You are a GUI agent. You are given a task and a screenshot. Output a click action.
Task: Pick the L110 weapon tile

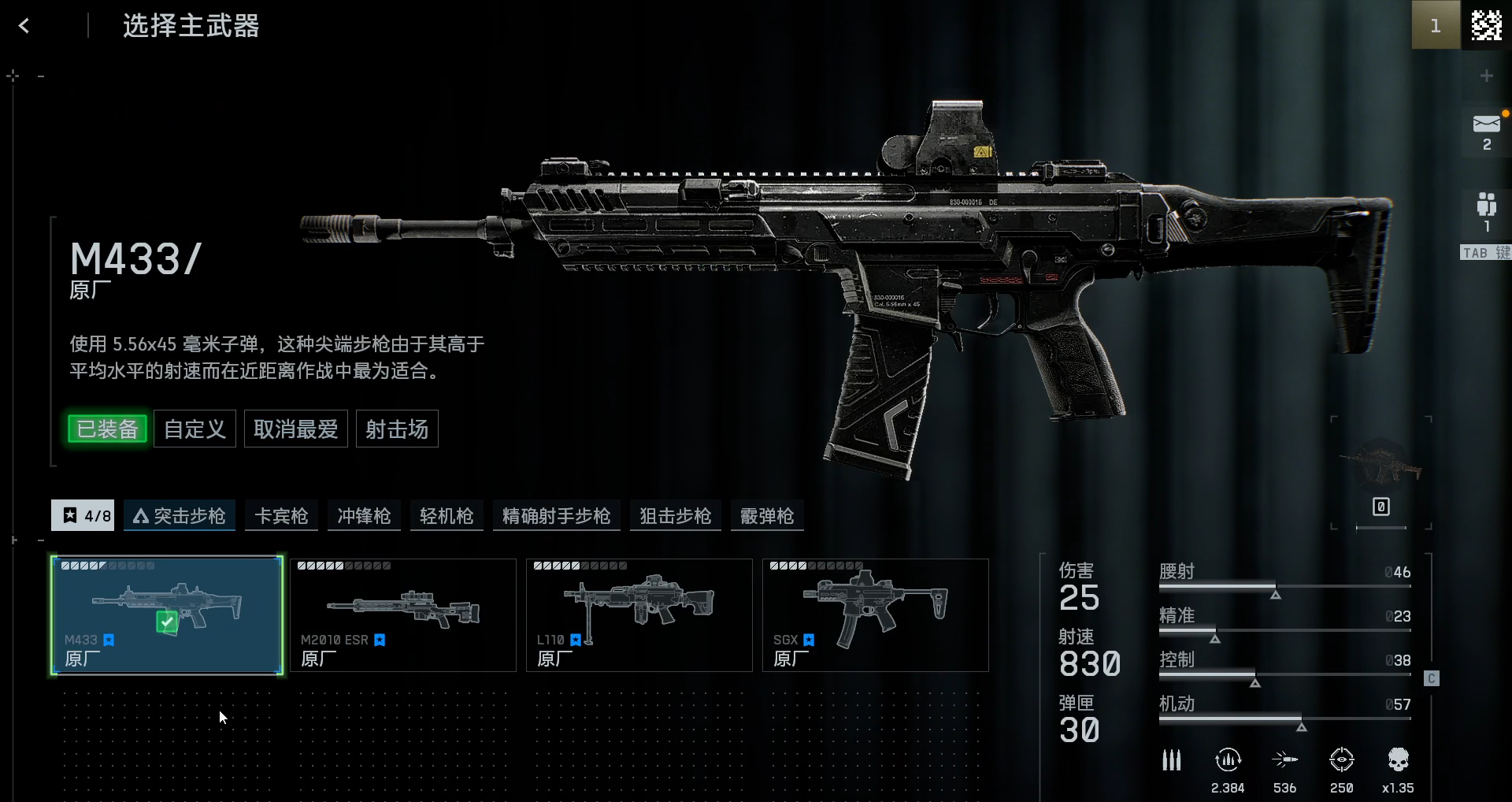click(639, 615)
